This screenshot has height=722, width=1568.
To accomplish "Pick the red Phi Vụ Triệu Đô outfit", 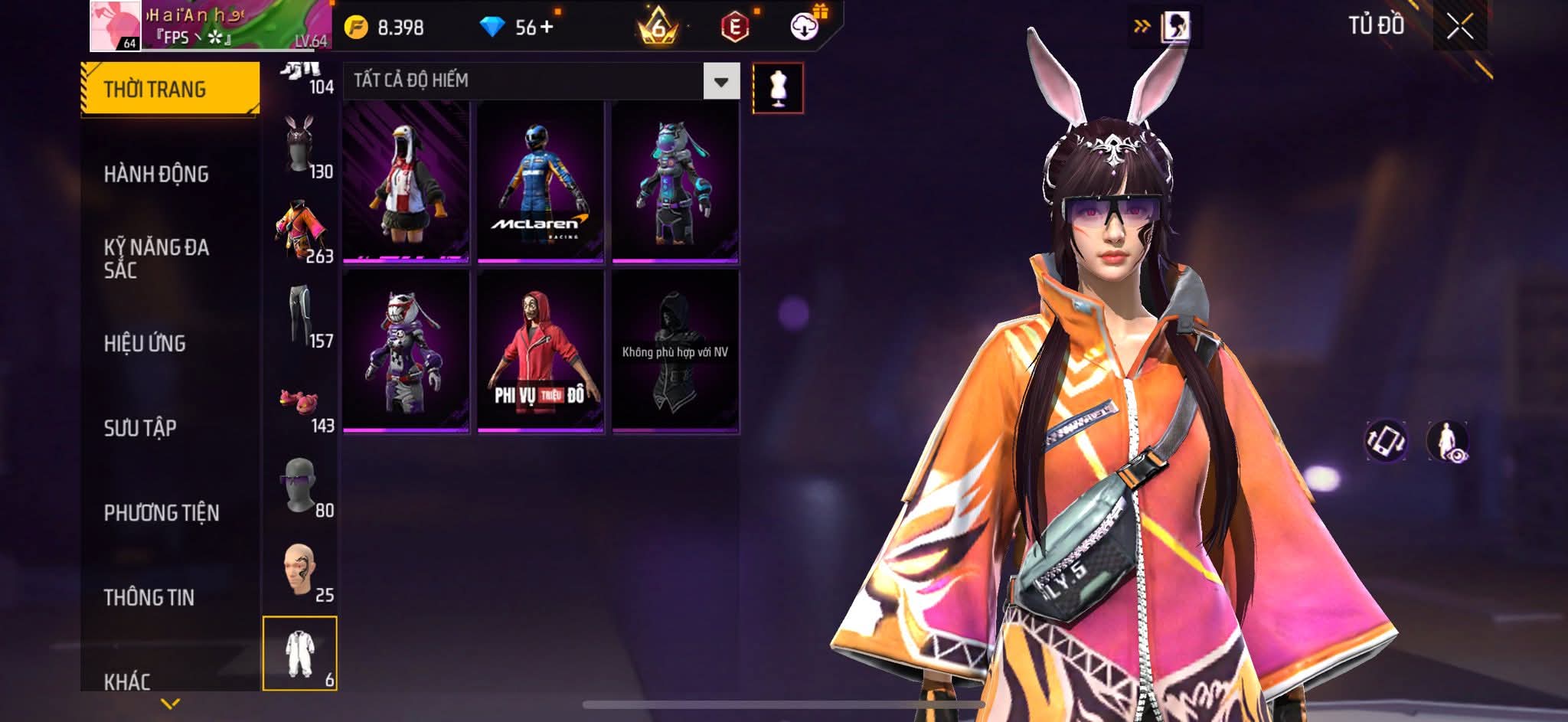I will [541, 351].
